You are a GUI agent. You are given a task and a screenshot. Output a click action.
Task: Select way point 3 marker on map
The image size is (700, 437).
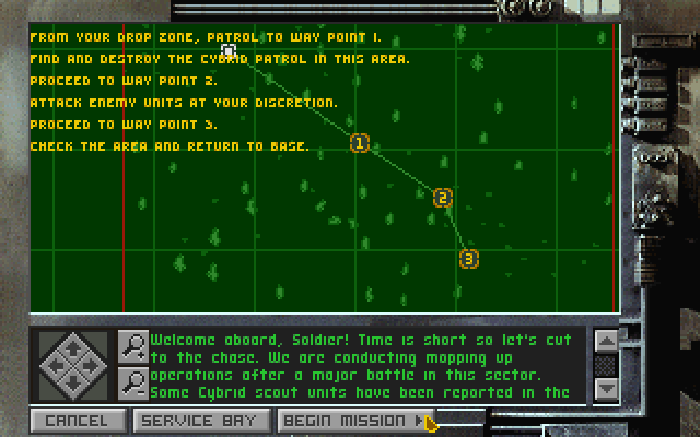point(468,259)
